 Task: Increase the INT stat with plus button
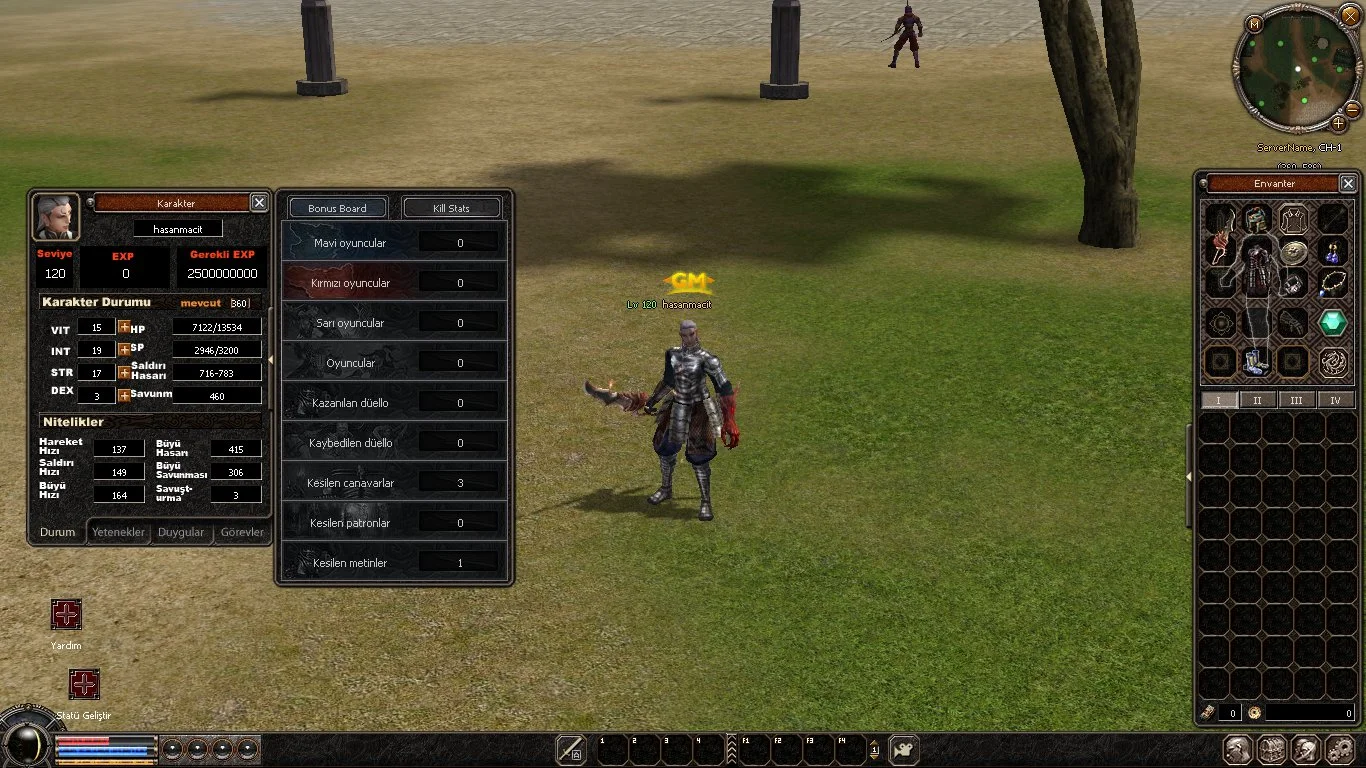tap(124, 349)
